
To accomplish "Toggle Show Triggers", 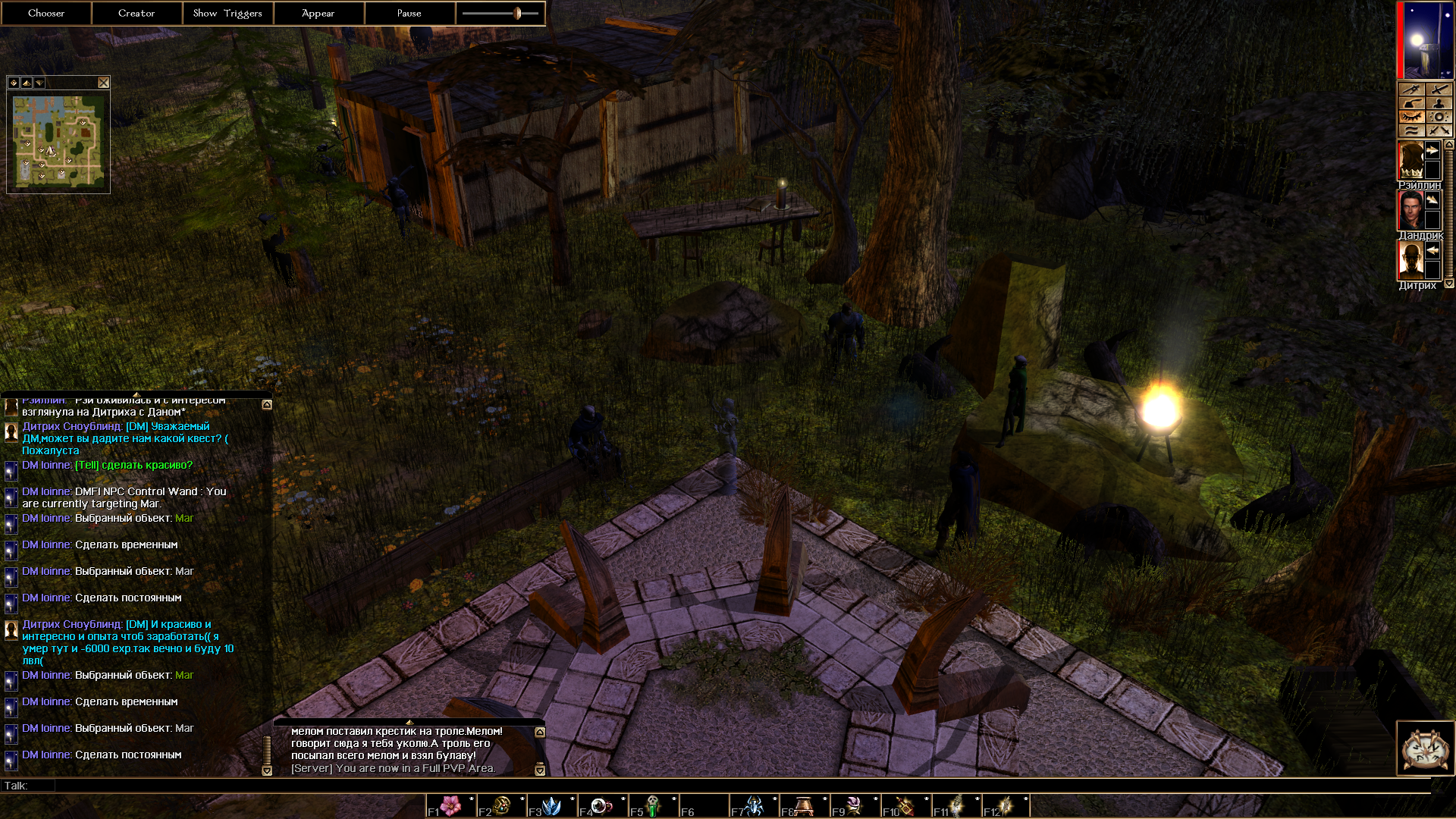I will point(227,13).
